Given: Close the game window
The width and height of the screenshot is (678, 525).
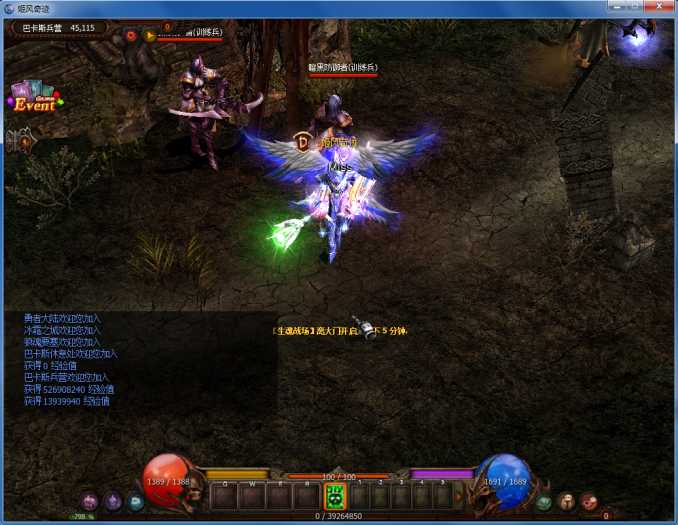Looking at the screenshot, I should 656,8.
